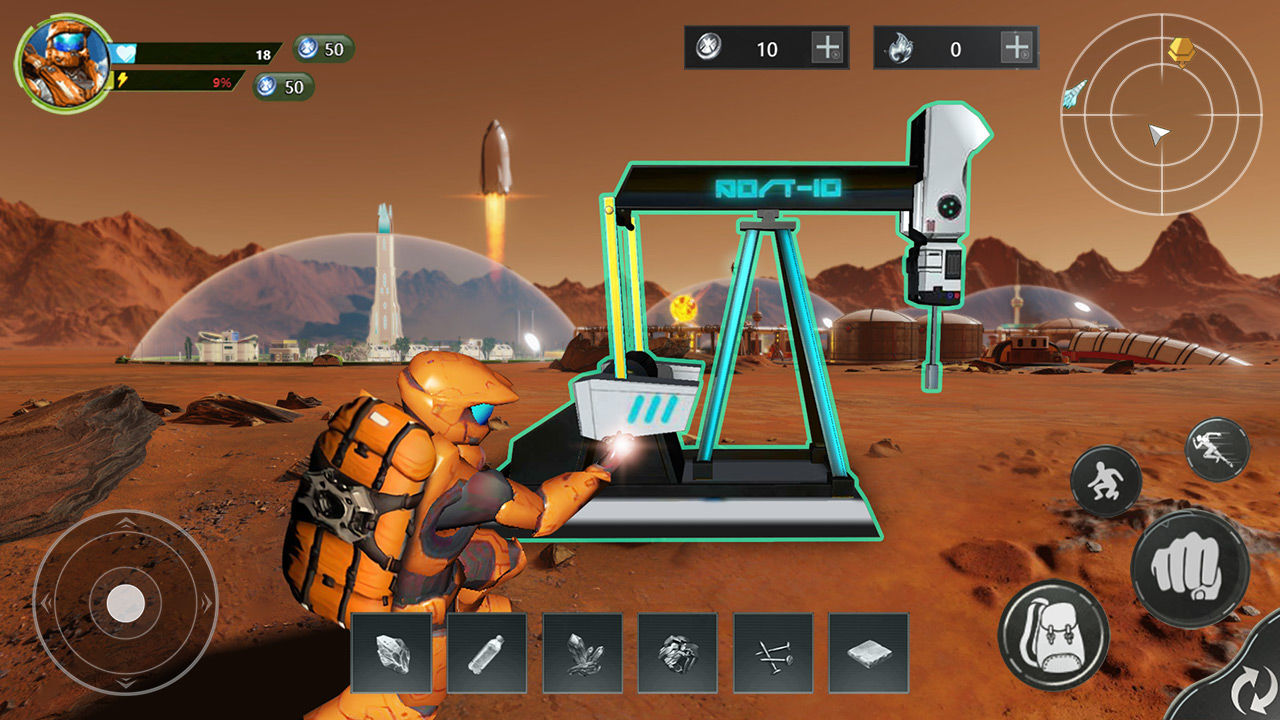
Task: Select the yellow gem marker on radar
Action: 1182,50
